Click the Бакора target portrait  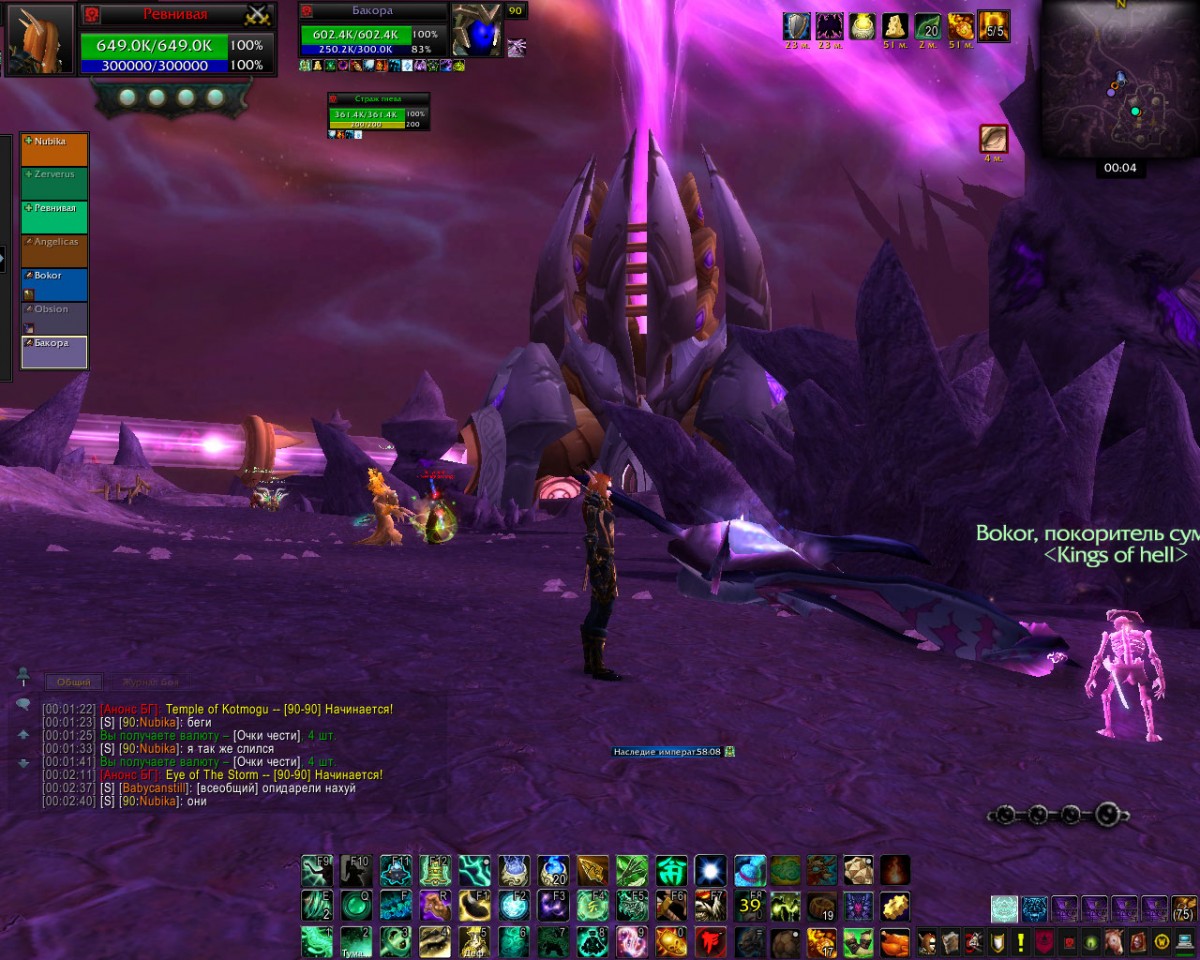(476, 29)
